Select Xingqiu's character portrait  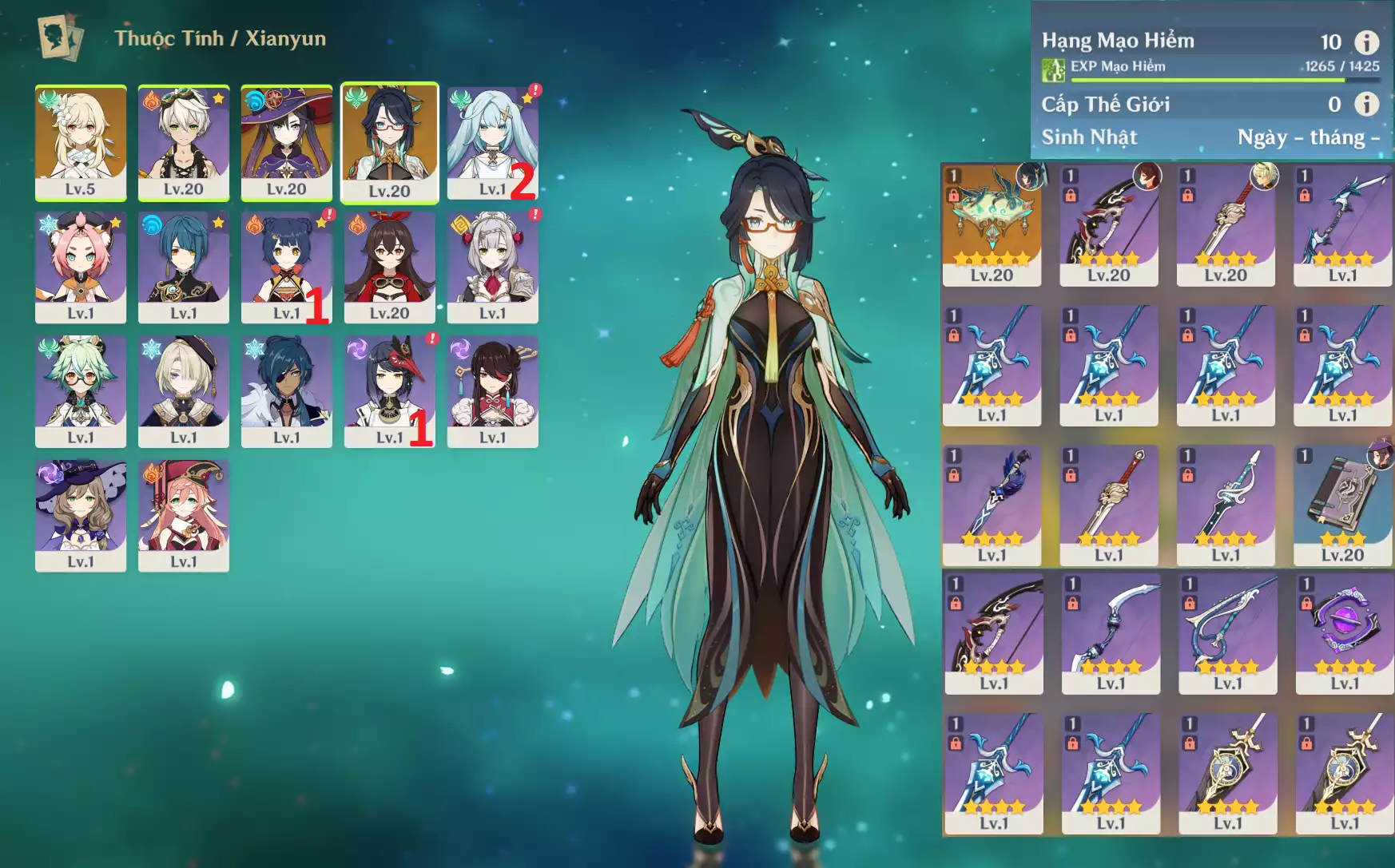184,266
